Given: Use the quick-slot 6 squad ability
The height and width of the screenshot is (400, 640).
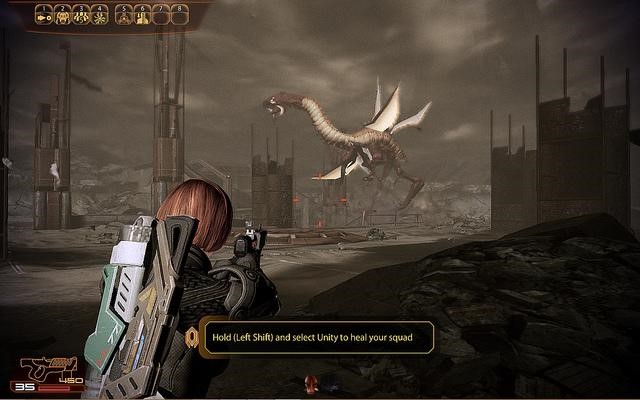Looking at the screenshot, I should [x=143, y=15].
